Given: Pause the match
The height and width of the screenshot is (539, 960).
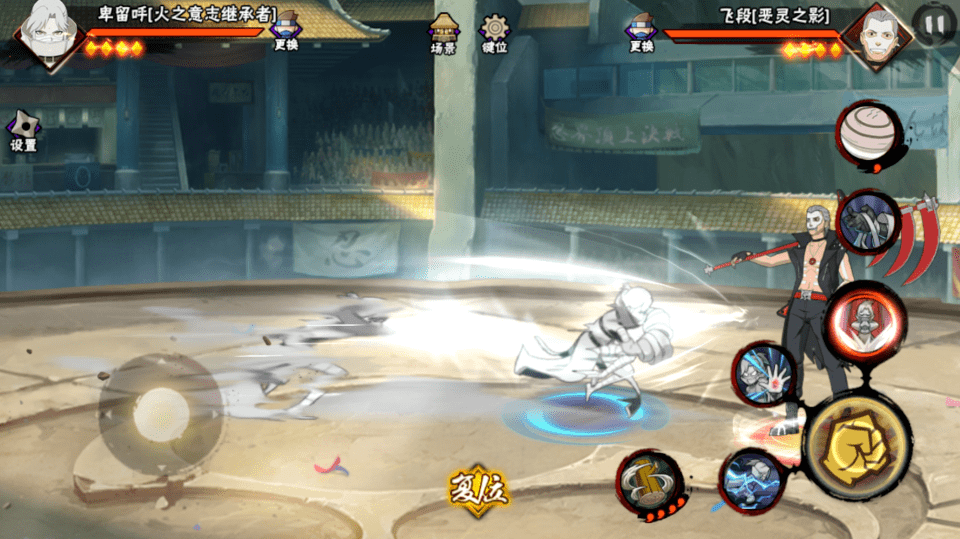Looking at the screenshot, I should pos(933,23).
